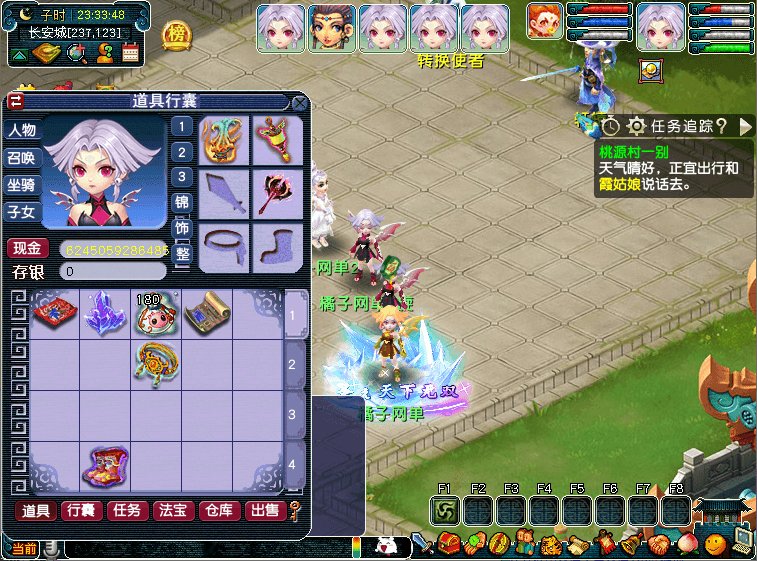Select the 整 sort button in equipment panel
Screen dimensions: 757x561
[x=182, y=257]
